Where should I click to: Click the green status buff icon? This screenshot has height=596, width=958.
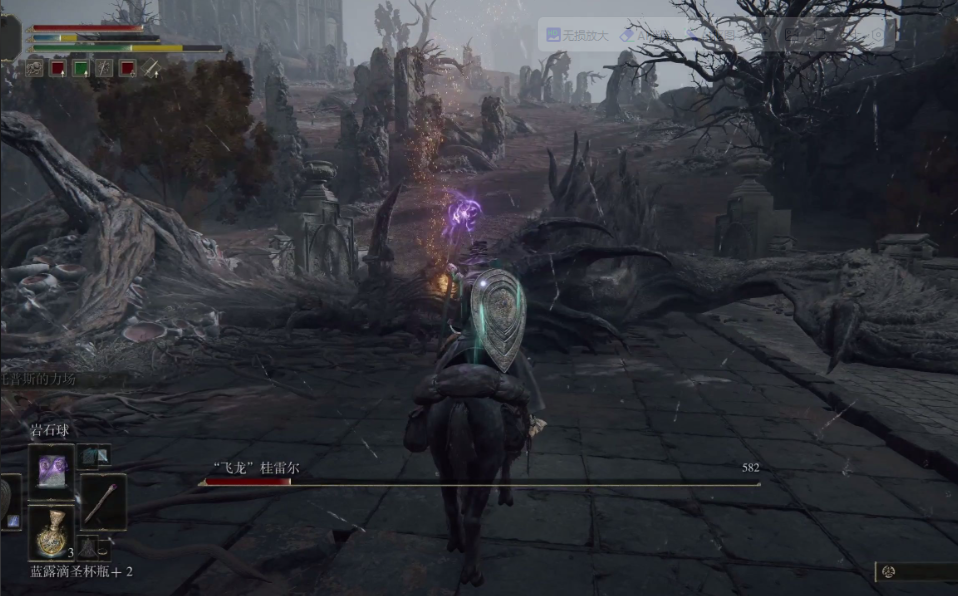81,69
